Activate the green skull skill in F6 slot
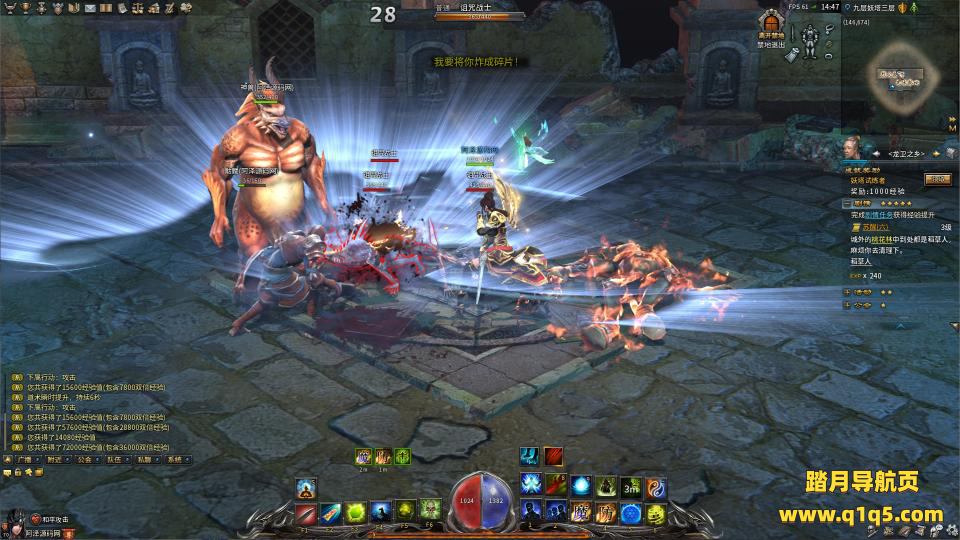960x540 pixels. (x=431, y=510)
